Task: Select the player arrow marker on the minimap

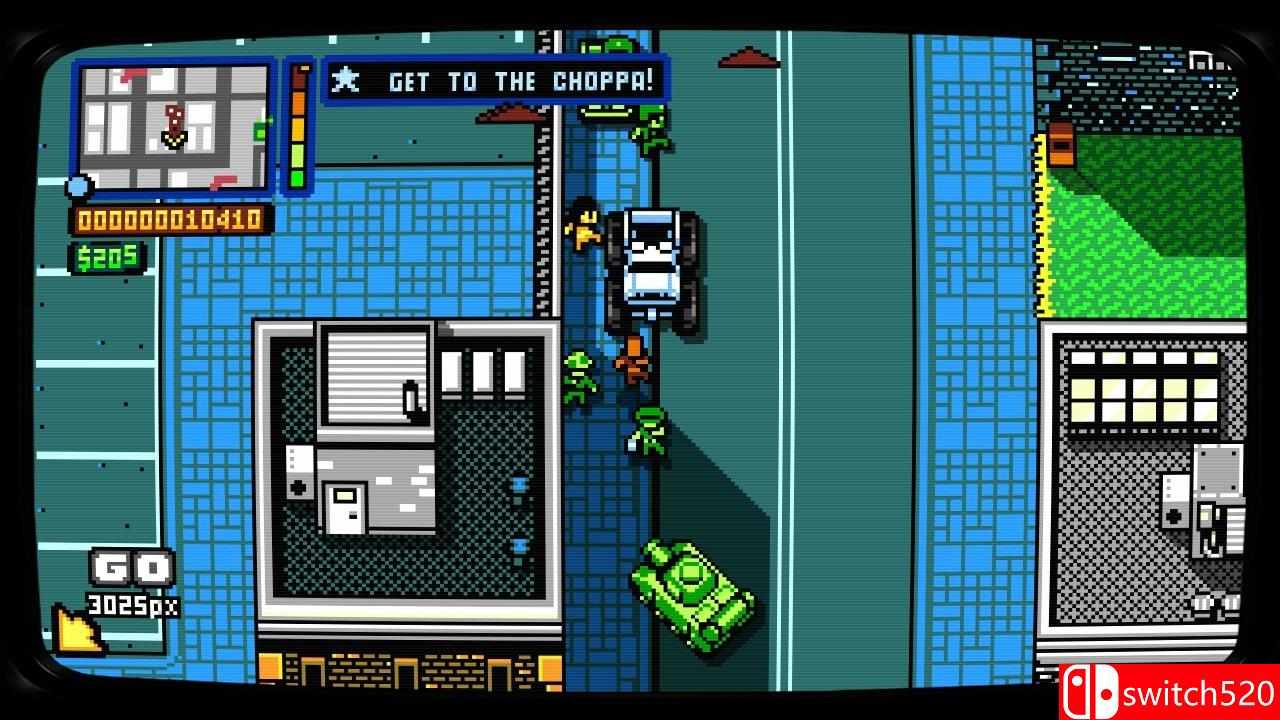Action: (173, 139)
